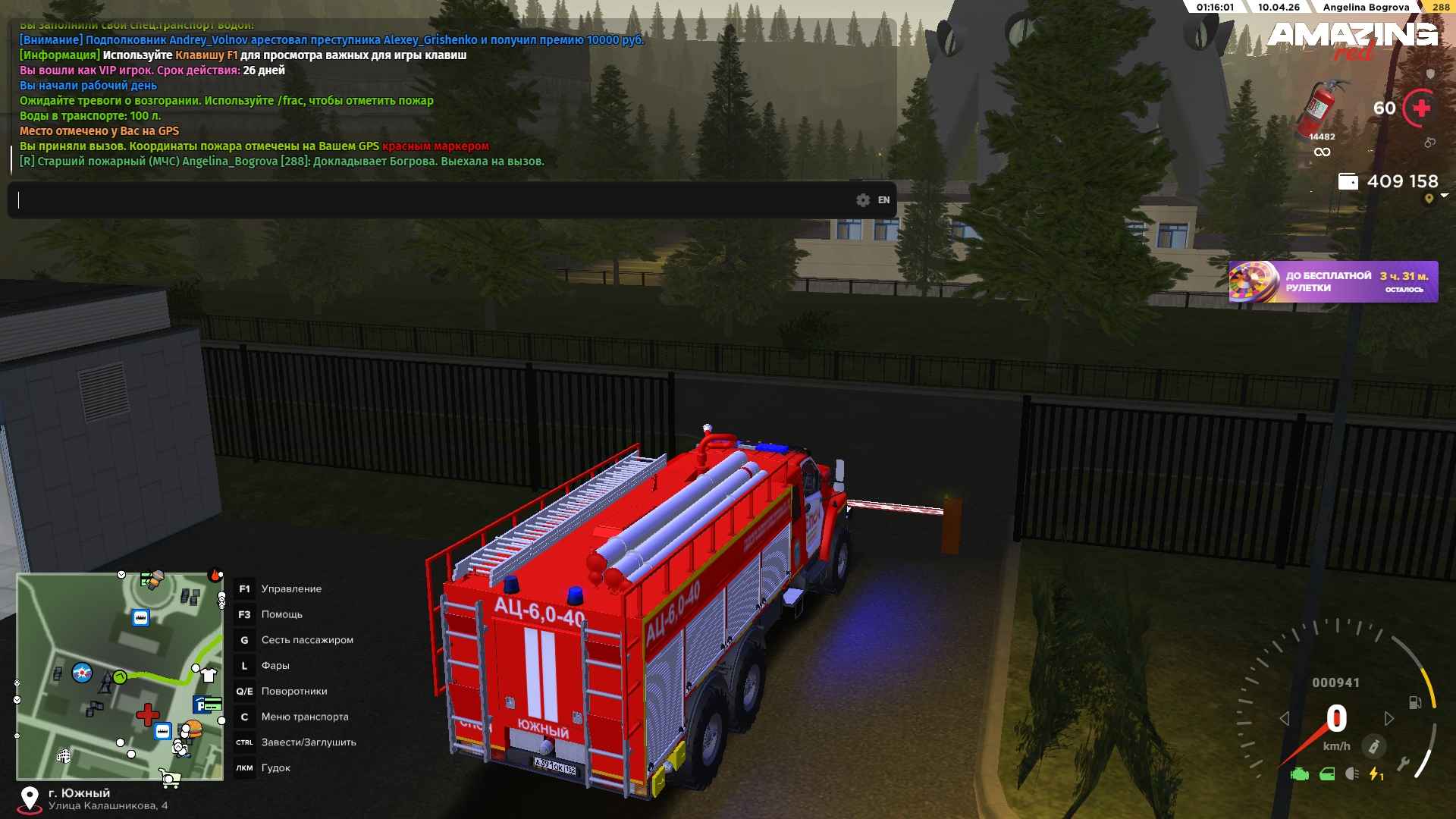
Task: Toggle the EN chat language indicator
Action: [x=883, y=200]
